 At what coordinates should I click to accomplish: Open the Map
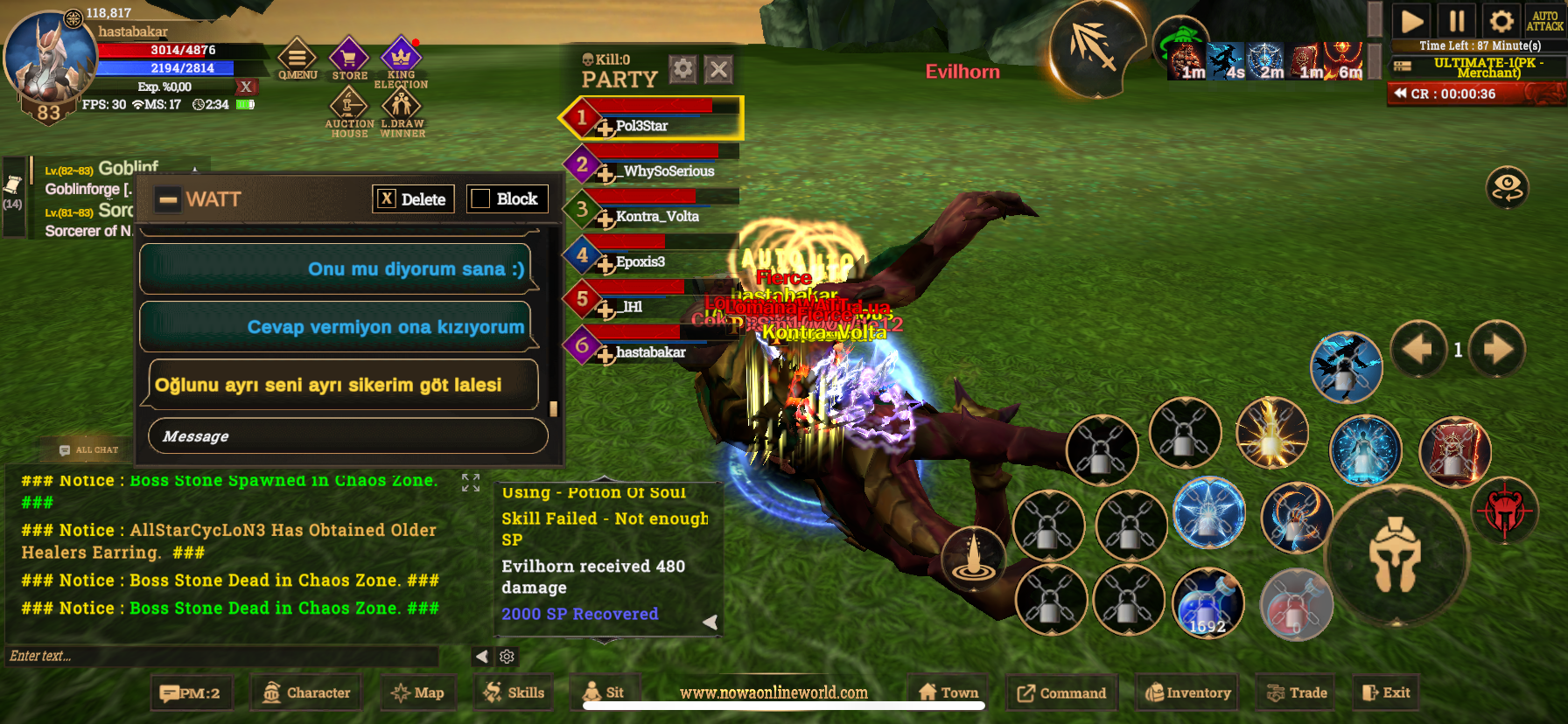418,693
